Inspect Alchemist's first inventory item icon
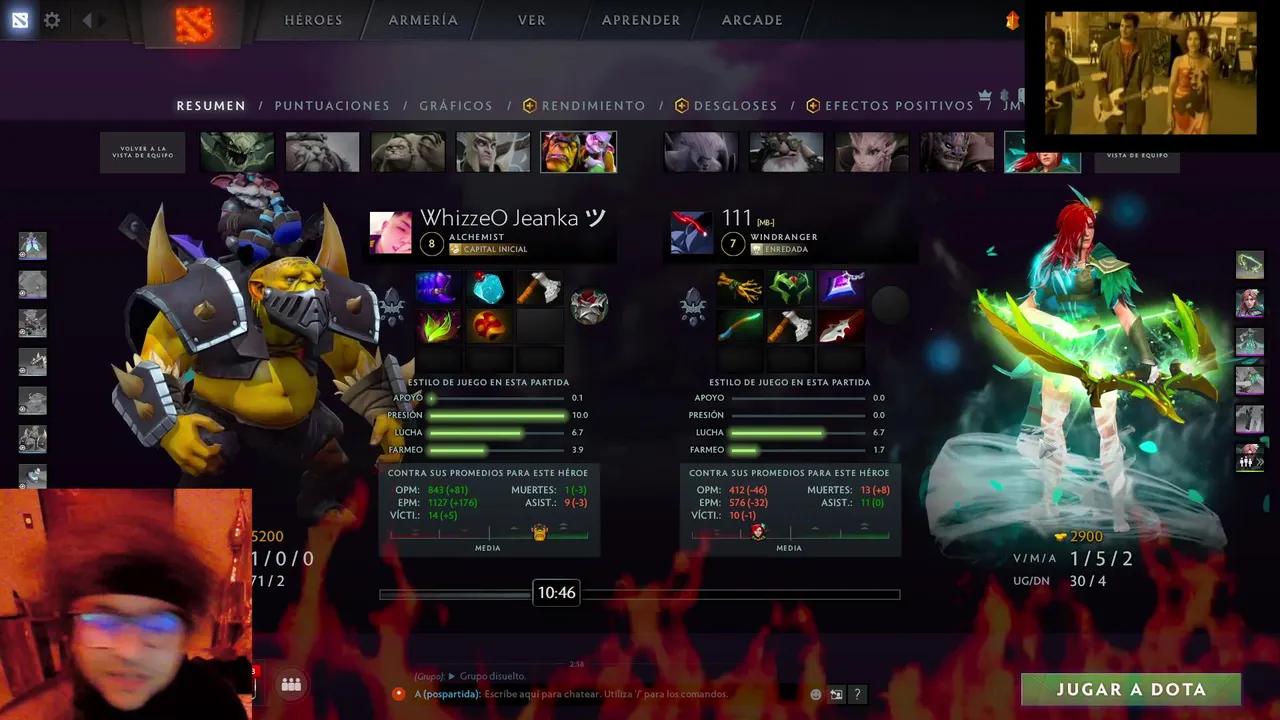 tap(437, 287)
